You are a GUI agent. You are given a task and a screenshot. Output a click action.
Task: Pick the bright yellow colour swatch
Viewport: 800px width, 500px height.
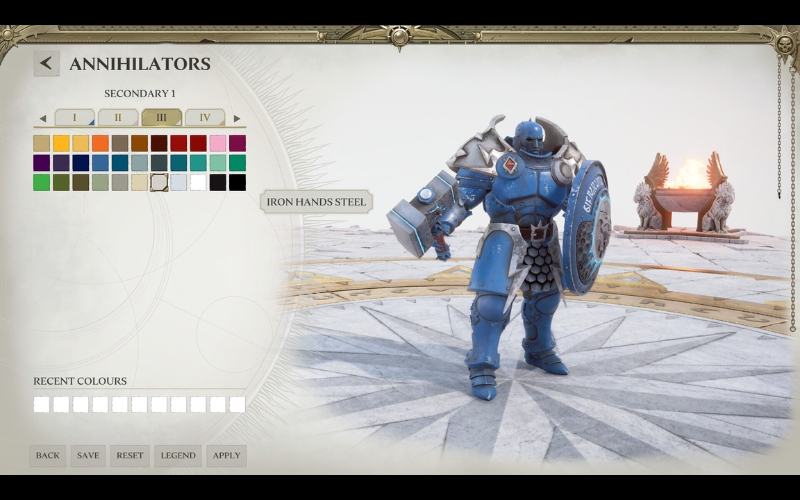tap(61, 143)
